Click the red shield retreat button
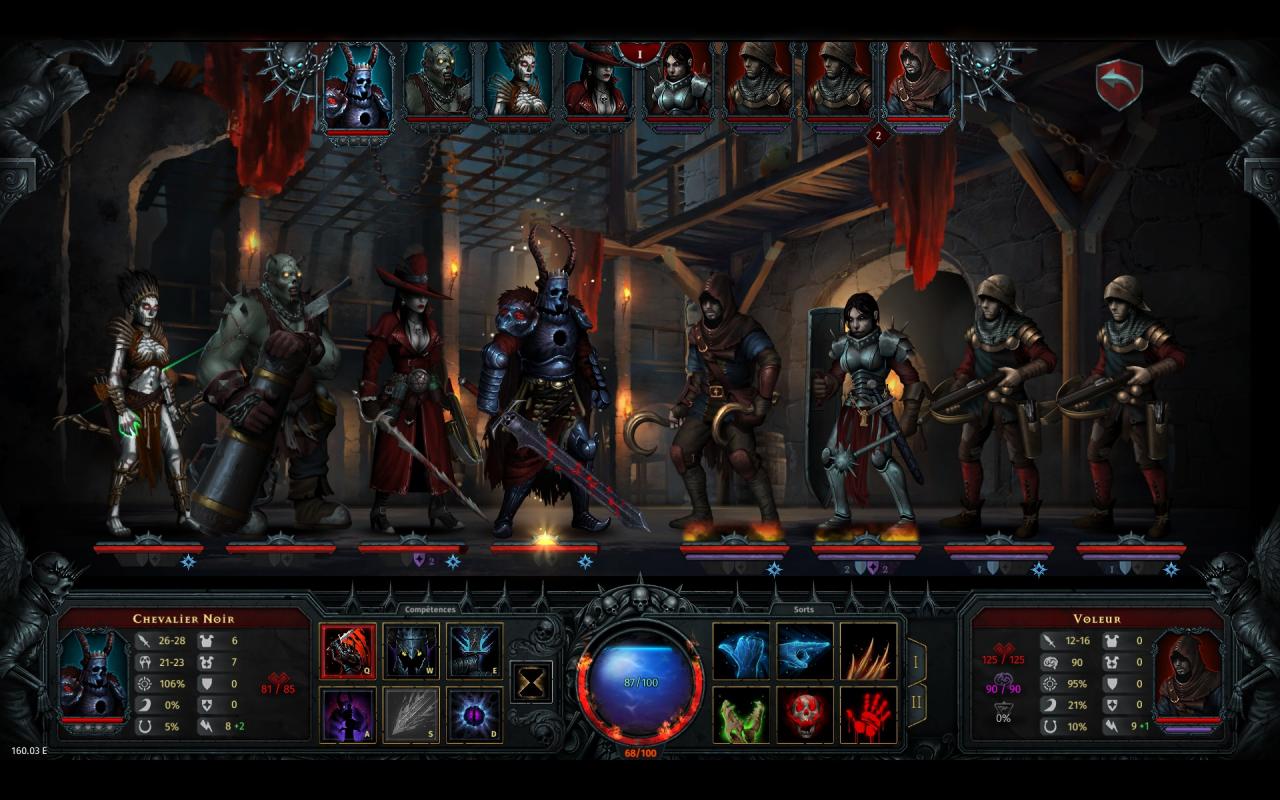 point(1119,85)
